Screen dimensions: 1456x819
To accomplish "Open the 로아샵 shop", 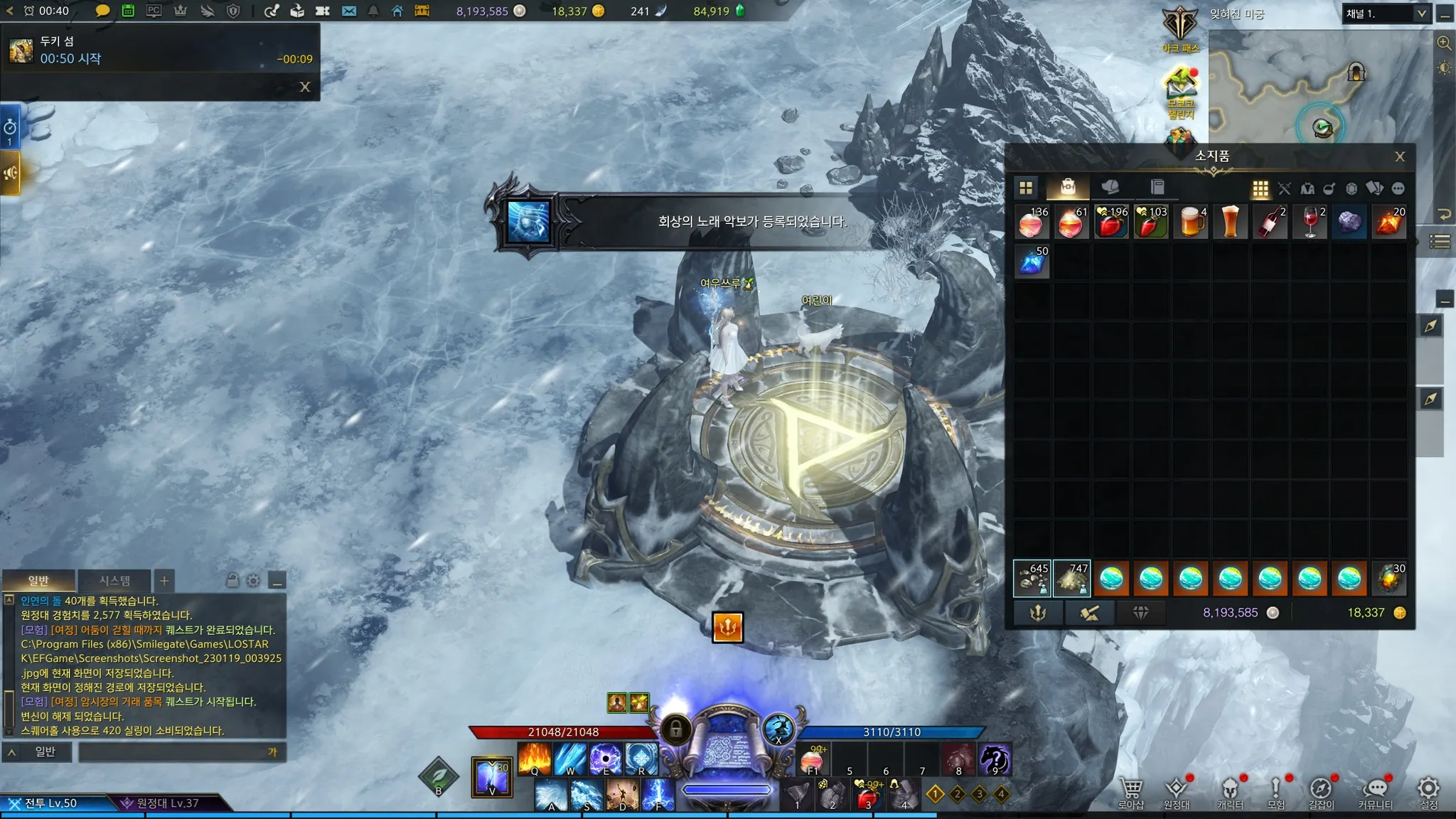I will [x=1130, y=792].
